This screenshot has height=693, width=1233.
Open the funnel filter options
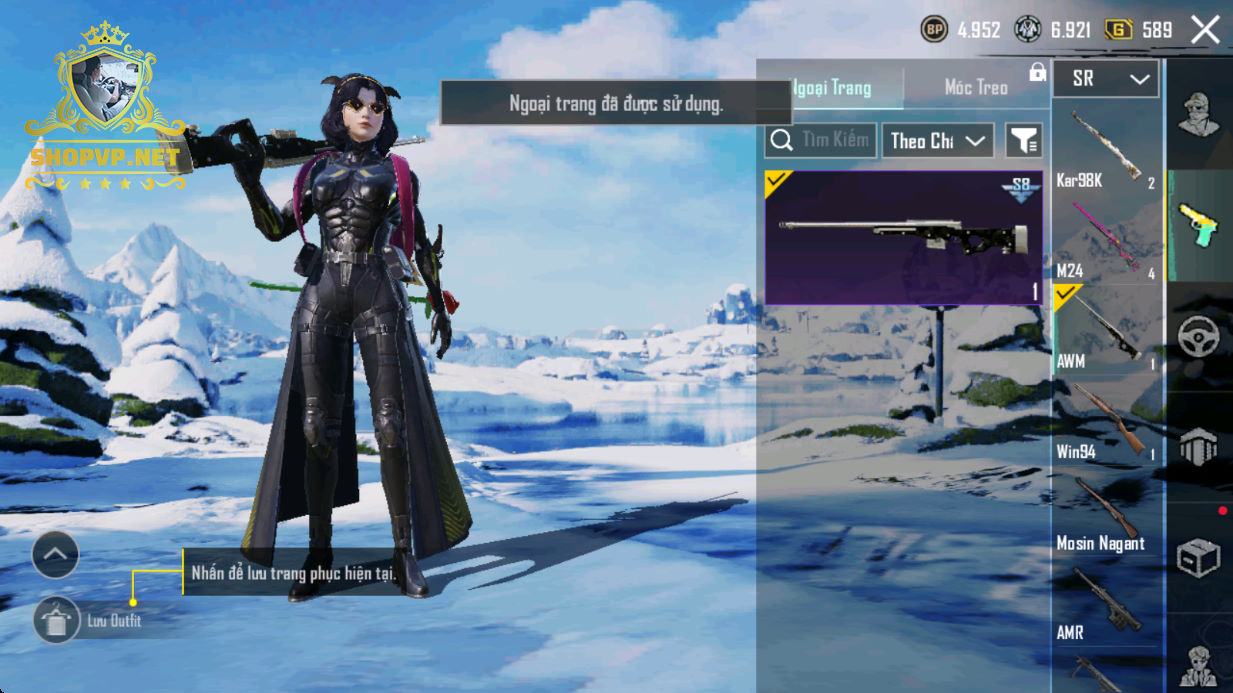tap(1023, 141)
